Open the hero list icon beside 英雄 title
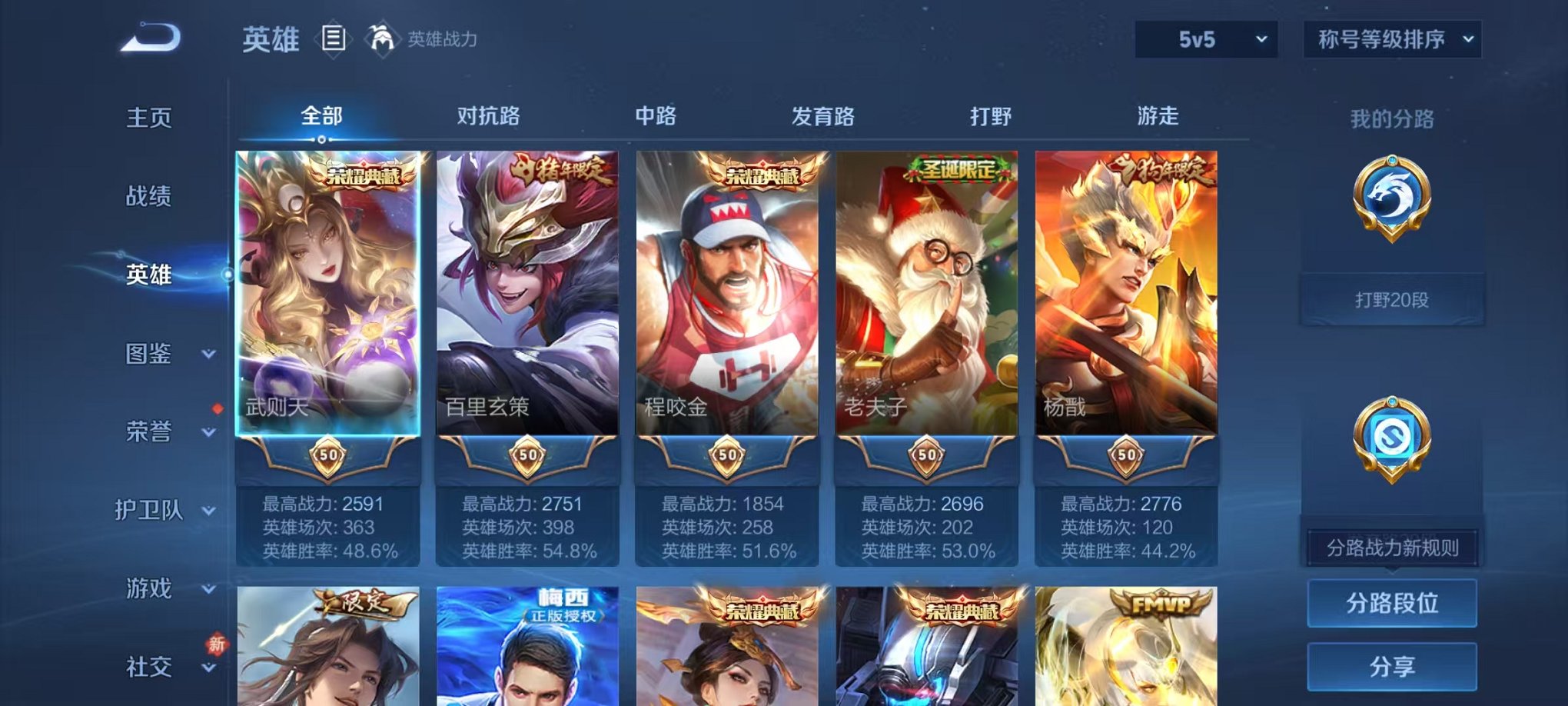1568x706 pixels. pyautogui.click(x=335, y=37)
